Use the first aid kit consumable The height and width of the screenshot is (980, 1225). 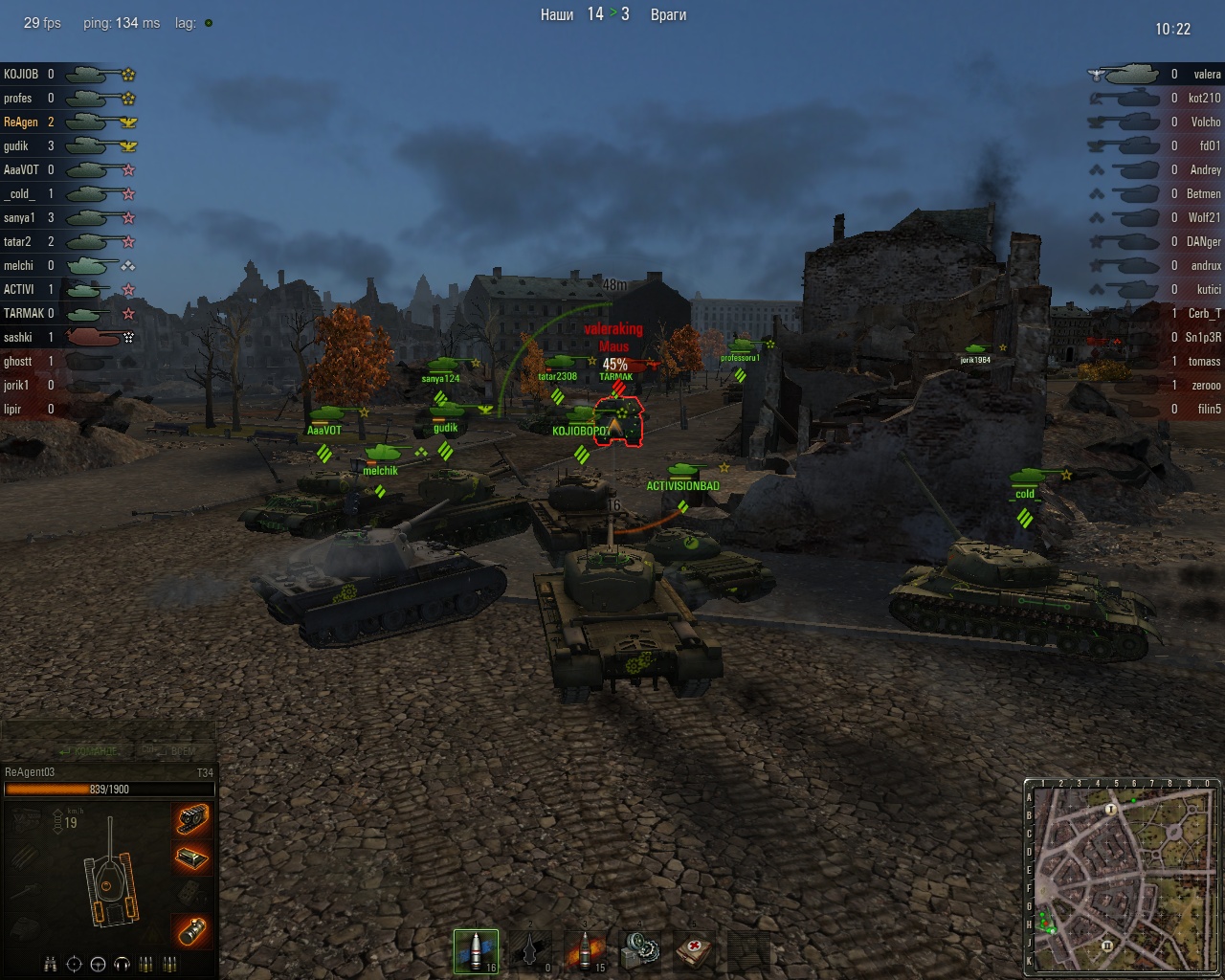694,951
